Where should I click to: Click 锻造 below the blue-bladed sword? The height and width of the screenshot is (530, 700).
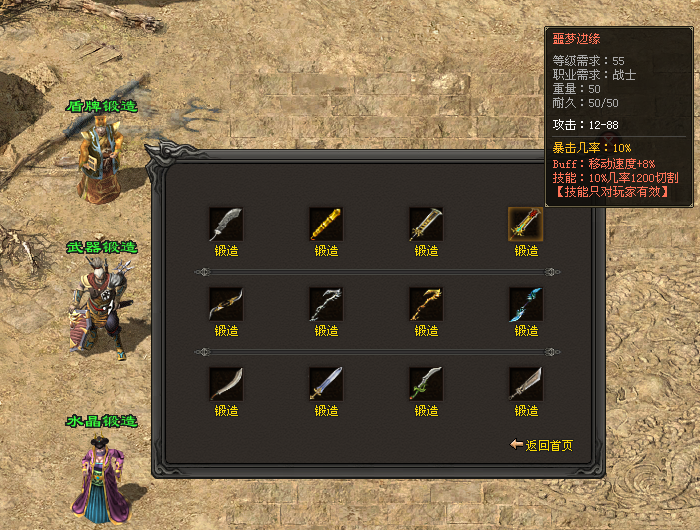[326, 411]
